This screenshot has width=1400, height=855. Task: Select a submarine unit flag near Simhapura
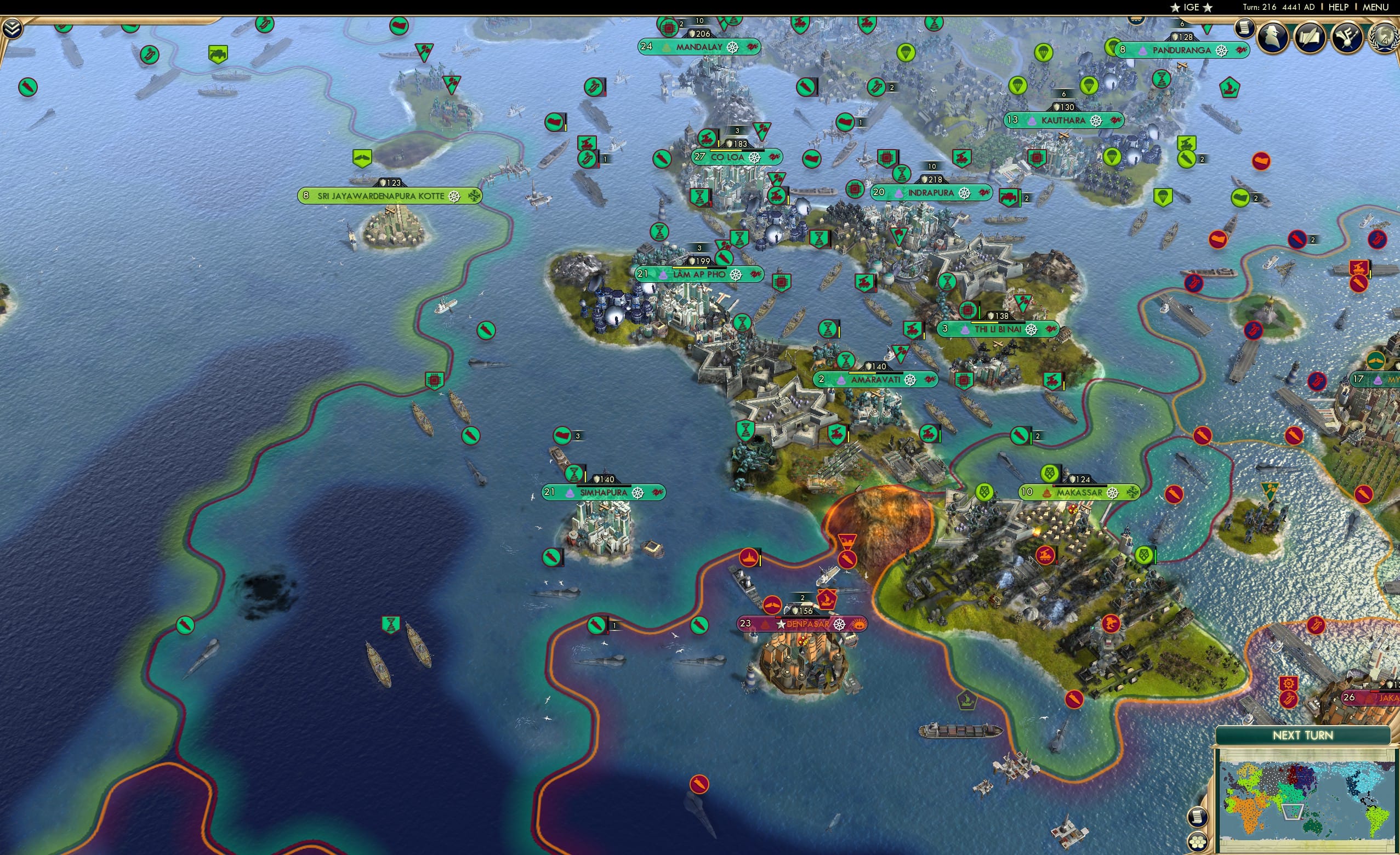(x=550, y=558)
